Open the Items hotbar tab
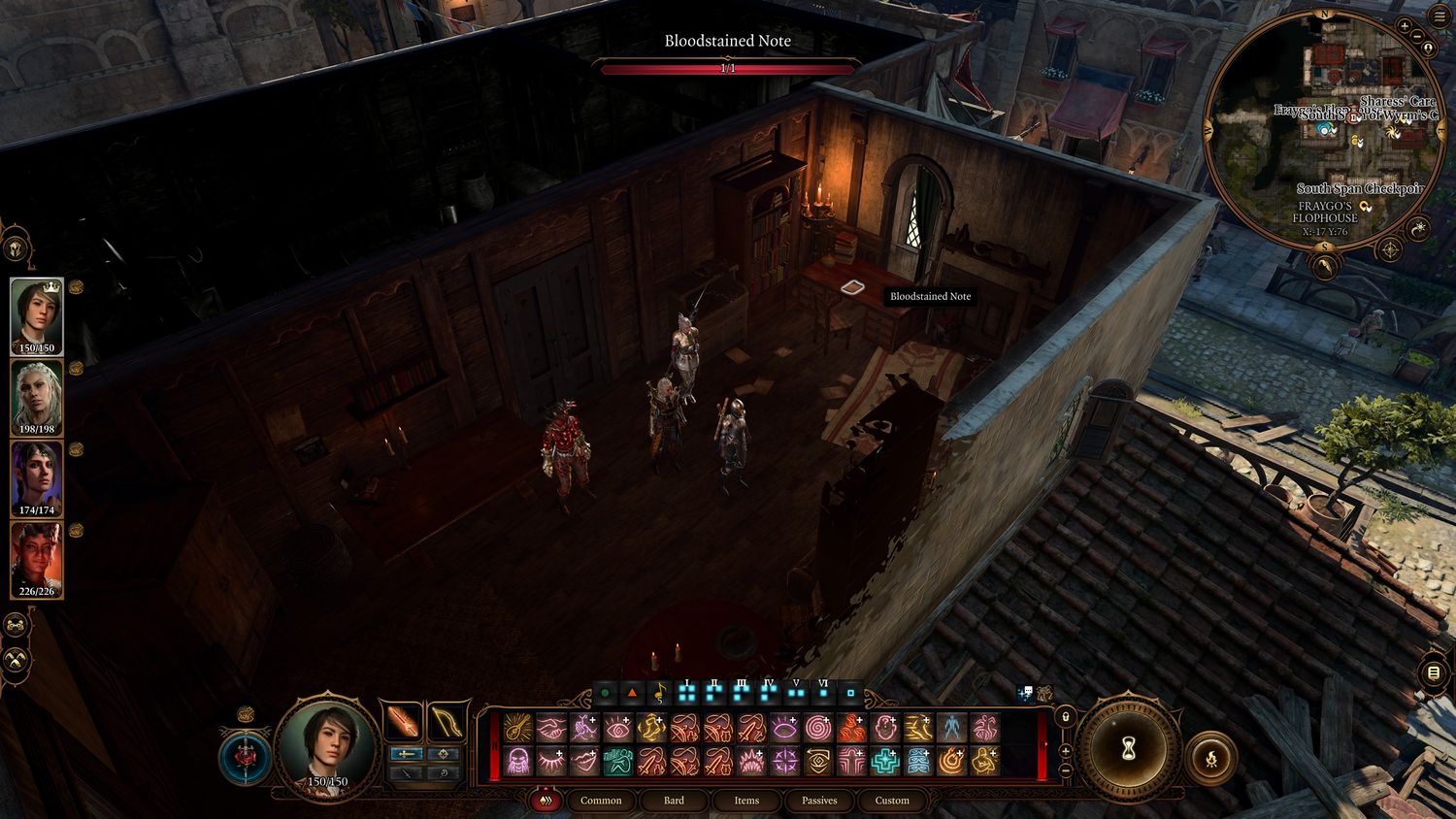The height and width of the screenshot is (819, 1456). point(746,801)
